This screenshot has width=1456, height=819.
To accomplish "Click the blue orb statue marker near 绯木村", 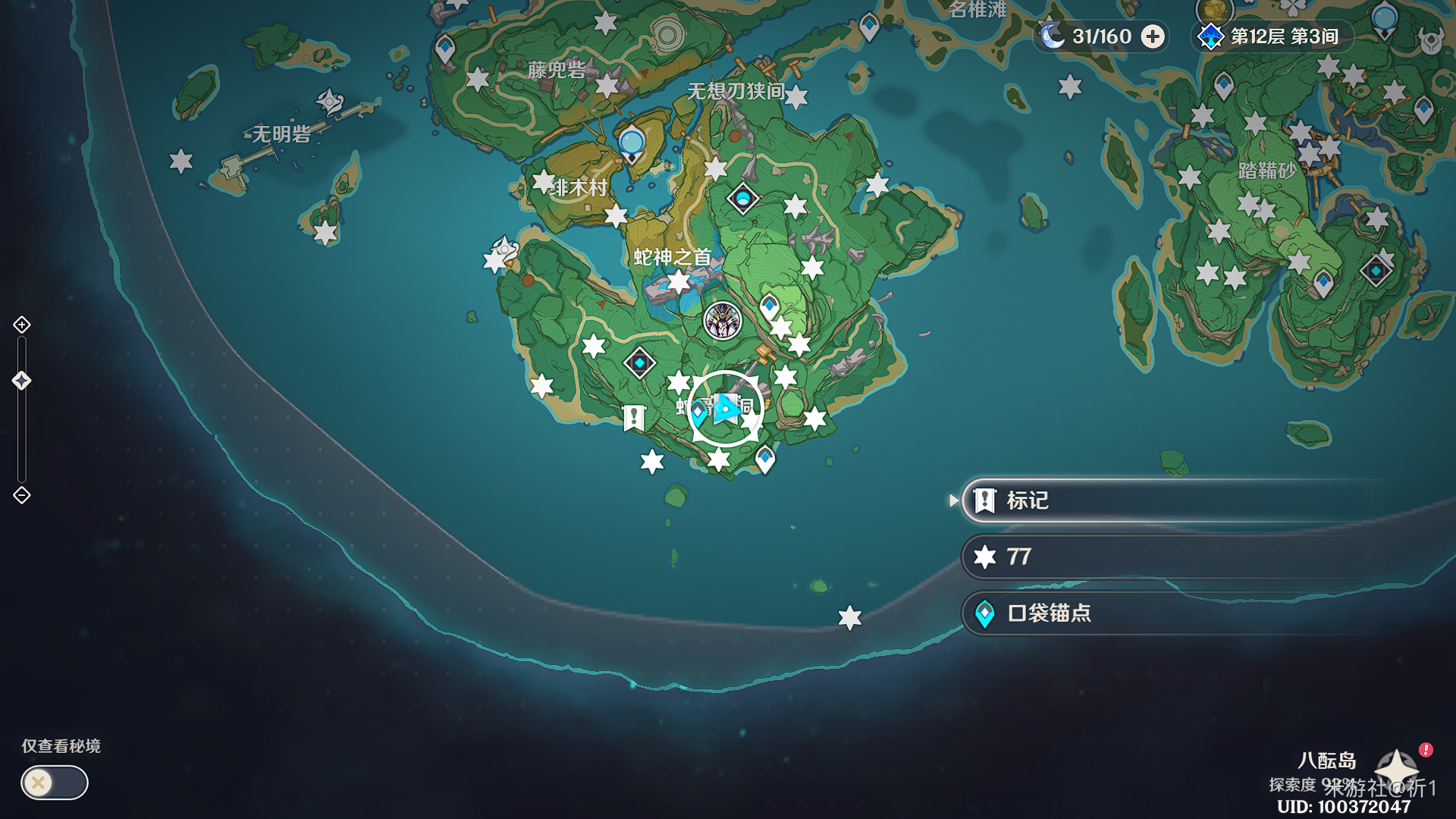I will pos(632,144).
